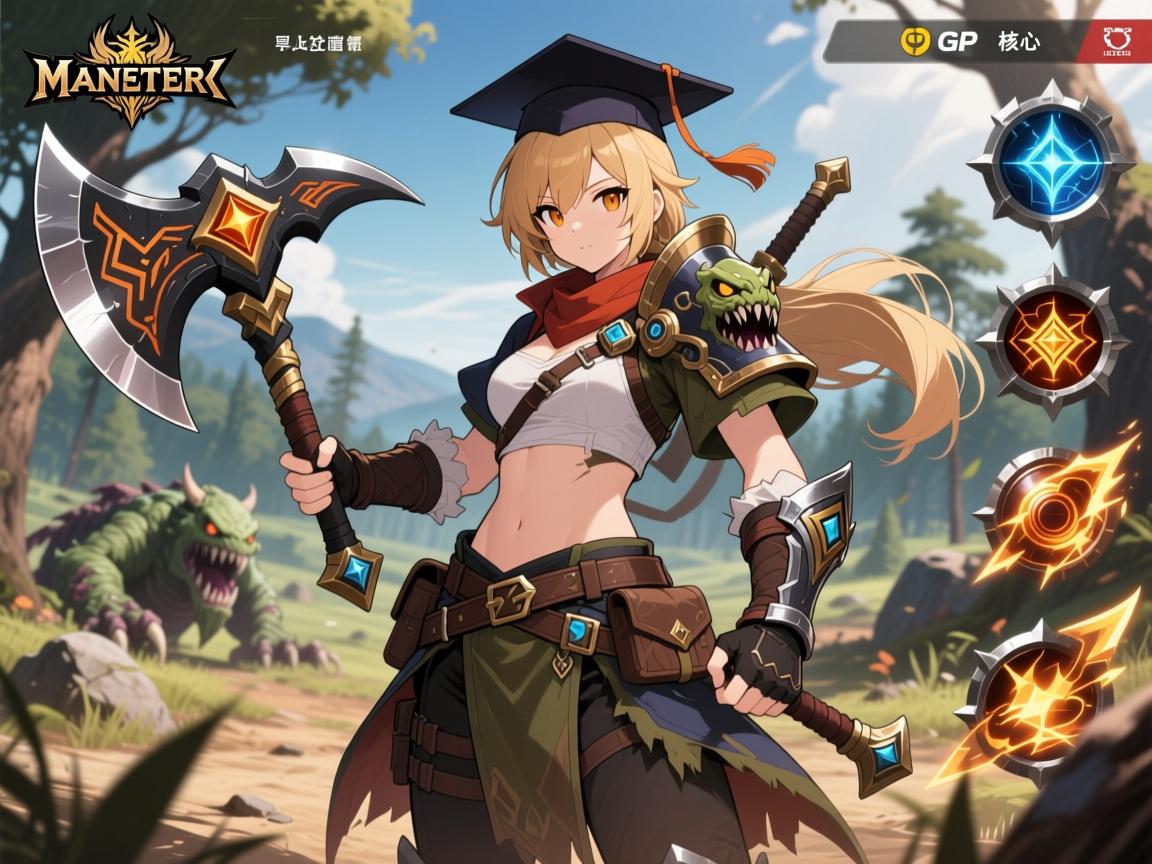Click the gold GP coin icon
The width and height of the screenshot is (1152, 864).
915,41
